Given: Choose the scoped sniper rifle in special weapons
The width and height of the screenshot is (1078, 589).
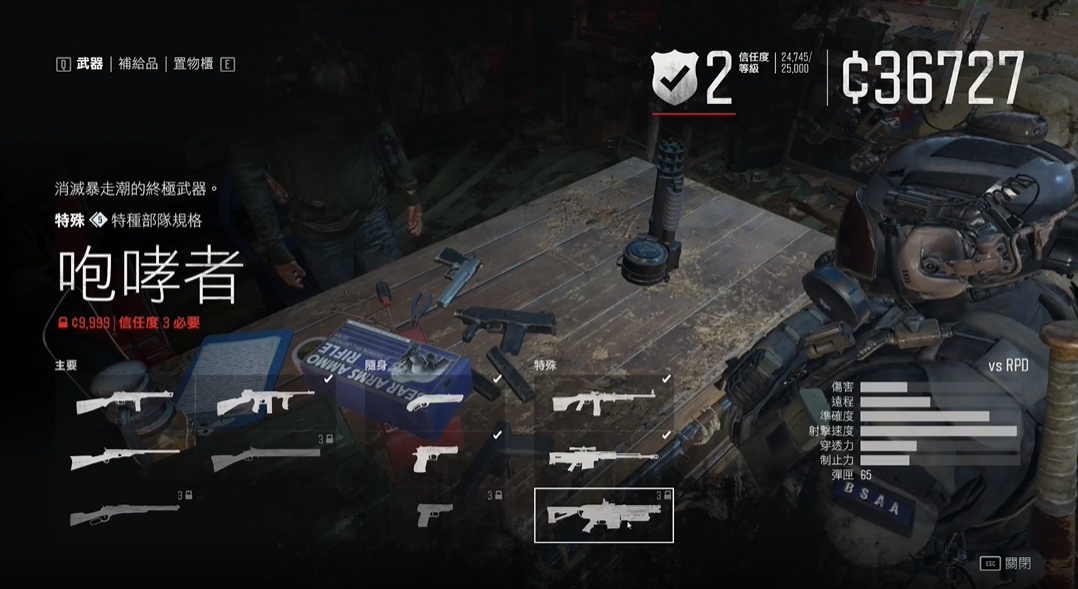Looking at the screenshot, I should point(604,457).
